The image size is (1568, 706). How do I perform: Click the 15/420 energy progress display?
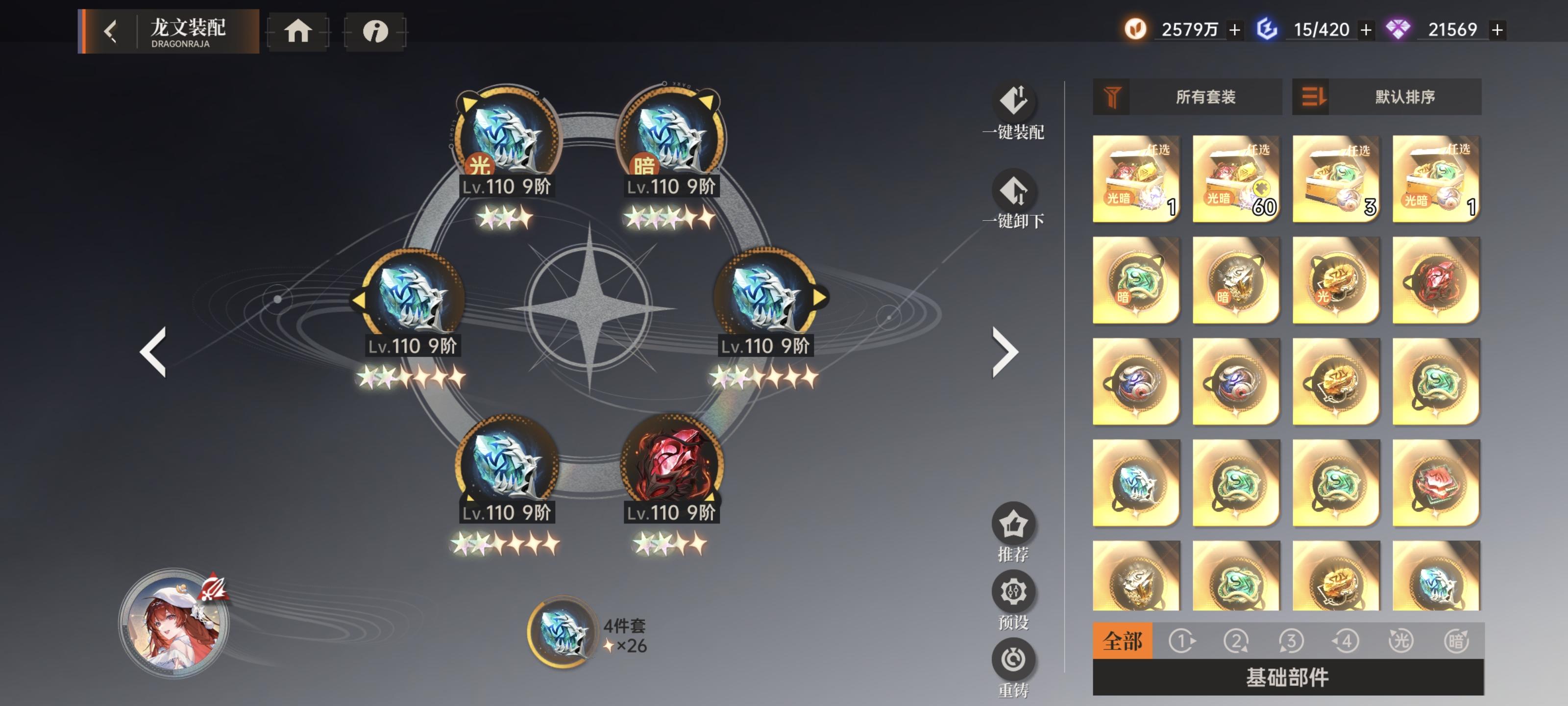(x=1322, y=28)
